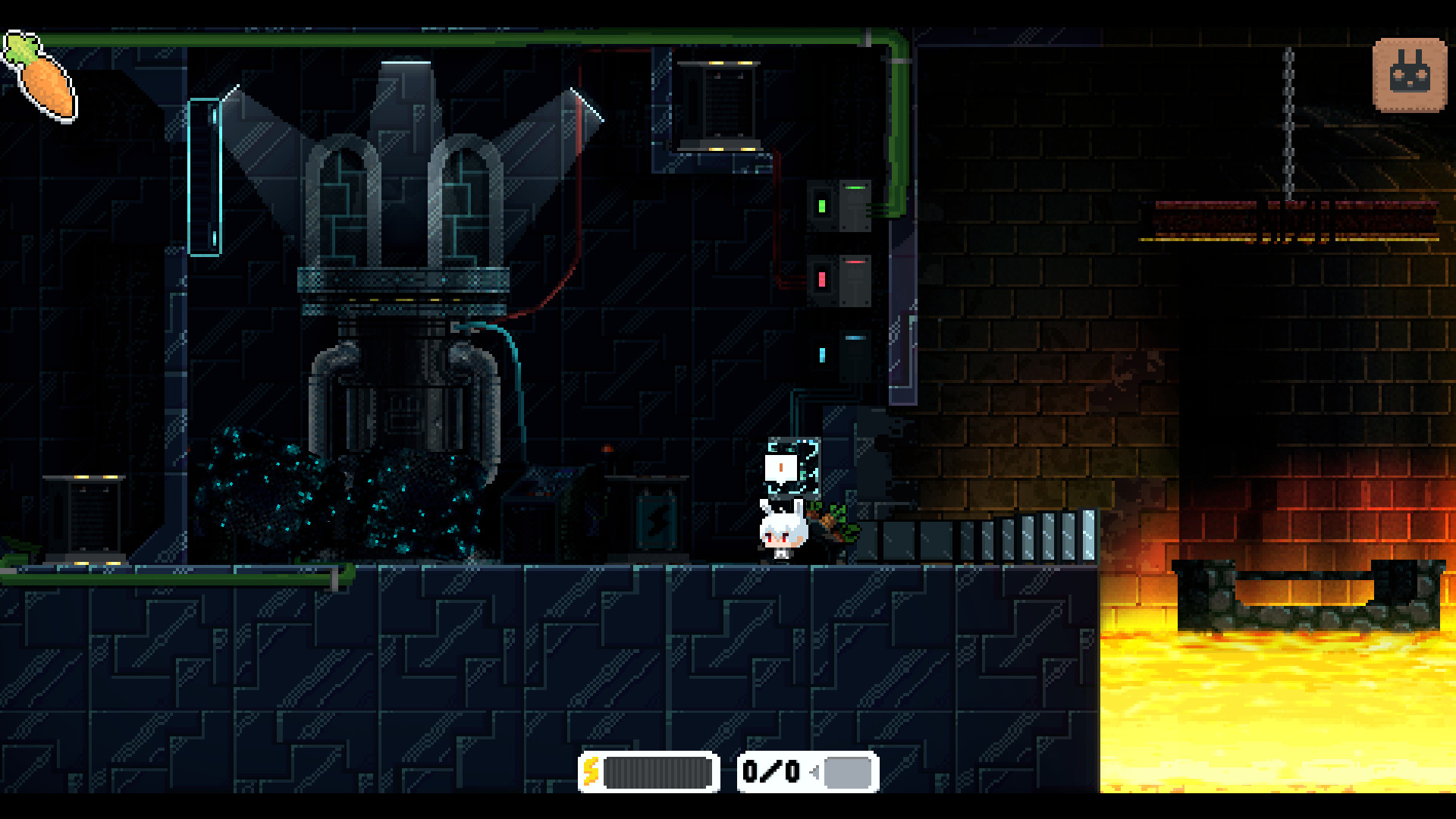Toggle the green indicator switch on the wall panel
1456x819 pixels.
click(x=823, y=205)
